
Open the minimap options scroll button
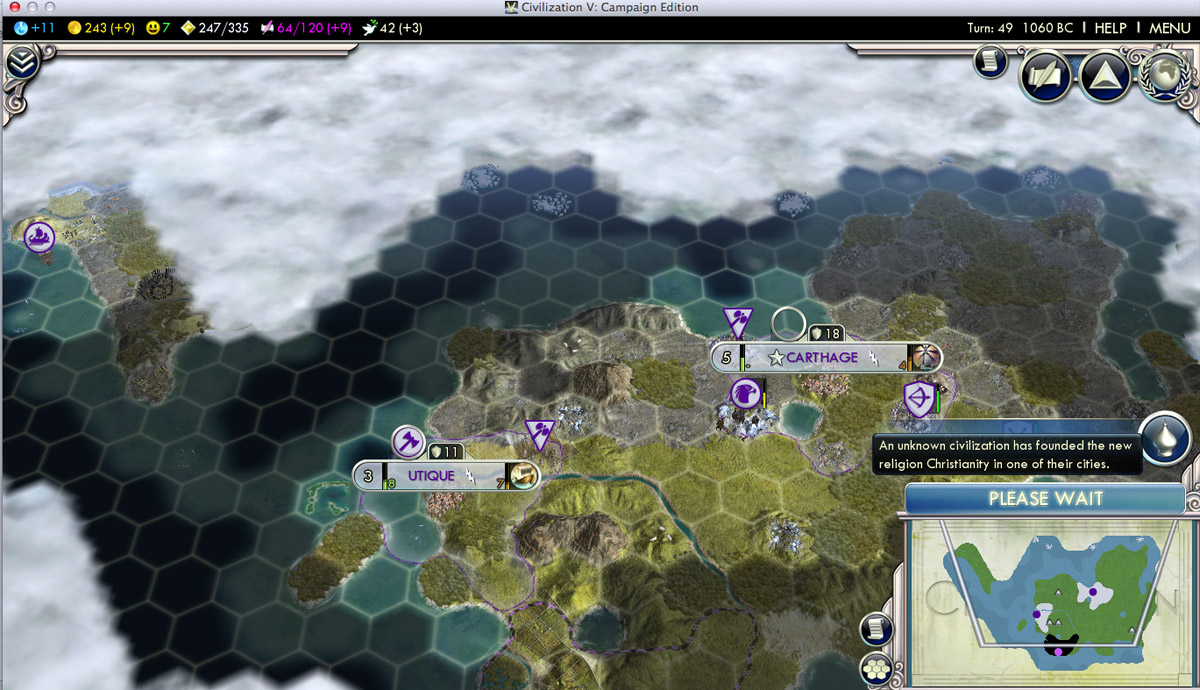pos(876,628)
